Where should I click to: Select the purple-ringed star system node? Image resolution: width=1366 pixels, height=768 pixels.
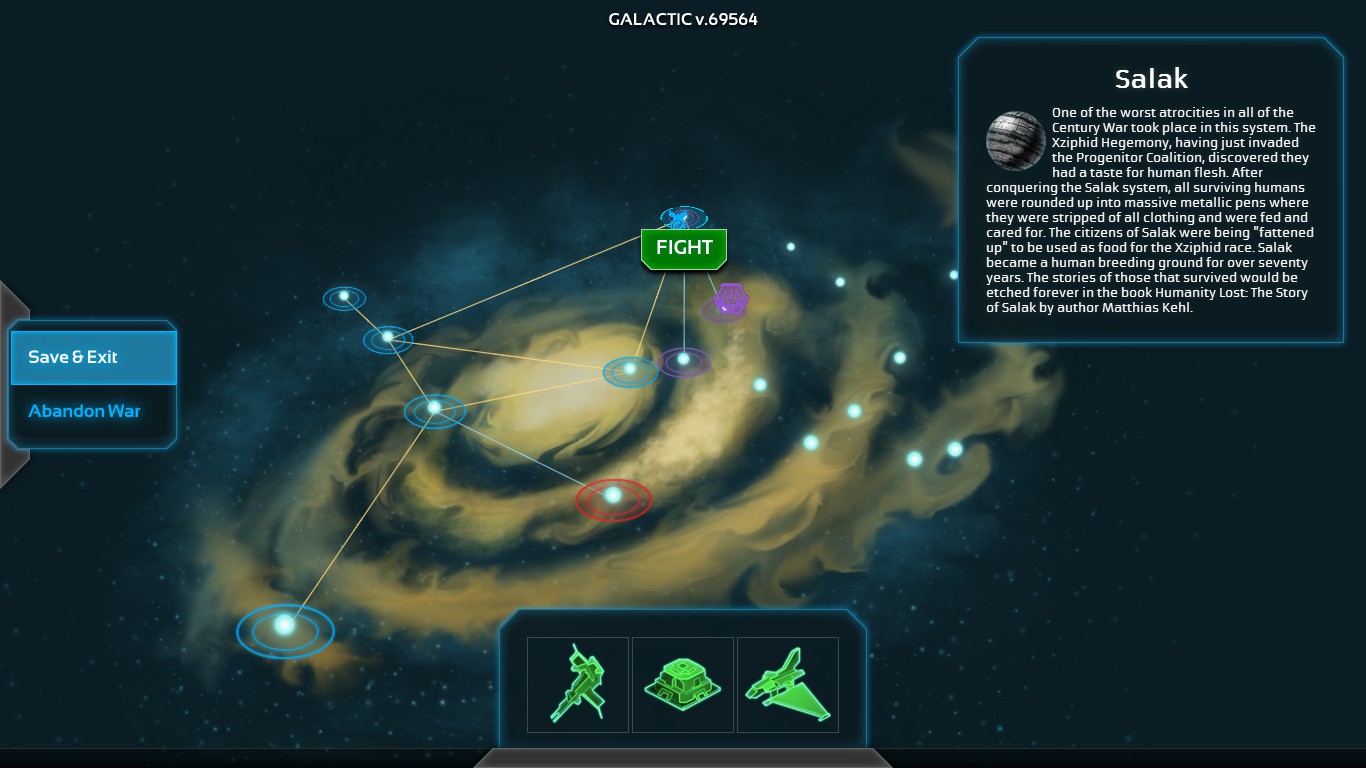683,359
